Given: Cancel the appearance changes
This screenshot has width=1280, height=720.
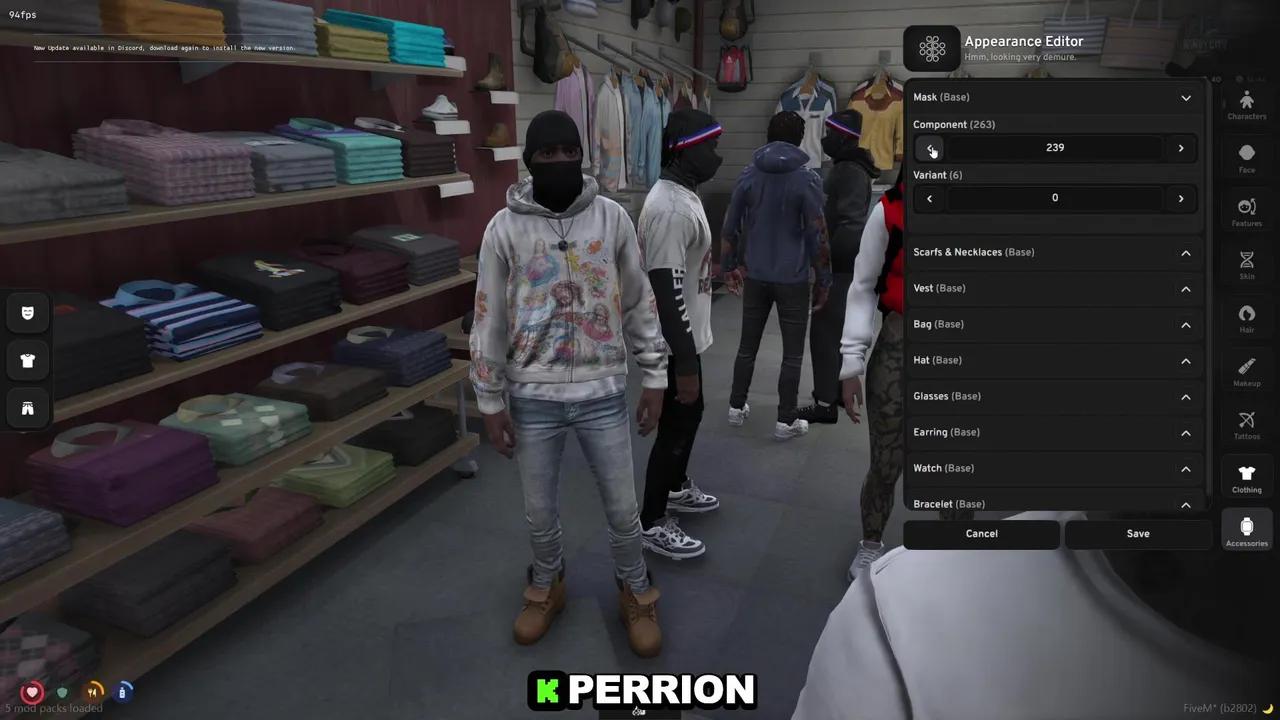Looking at the screenshot, I should tap(981, 533).
